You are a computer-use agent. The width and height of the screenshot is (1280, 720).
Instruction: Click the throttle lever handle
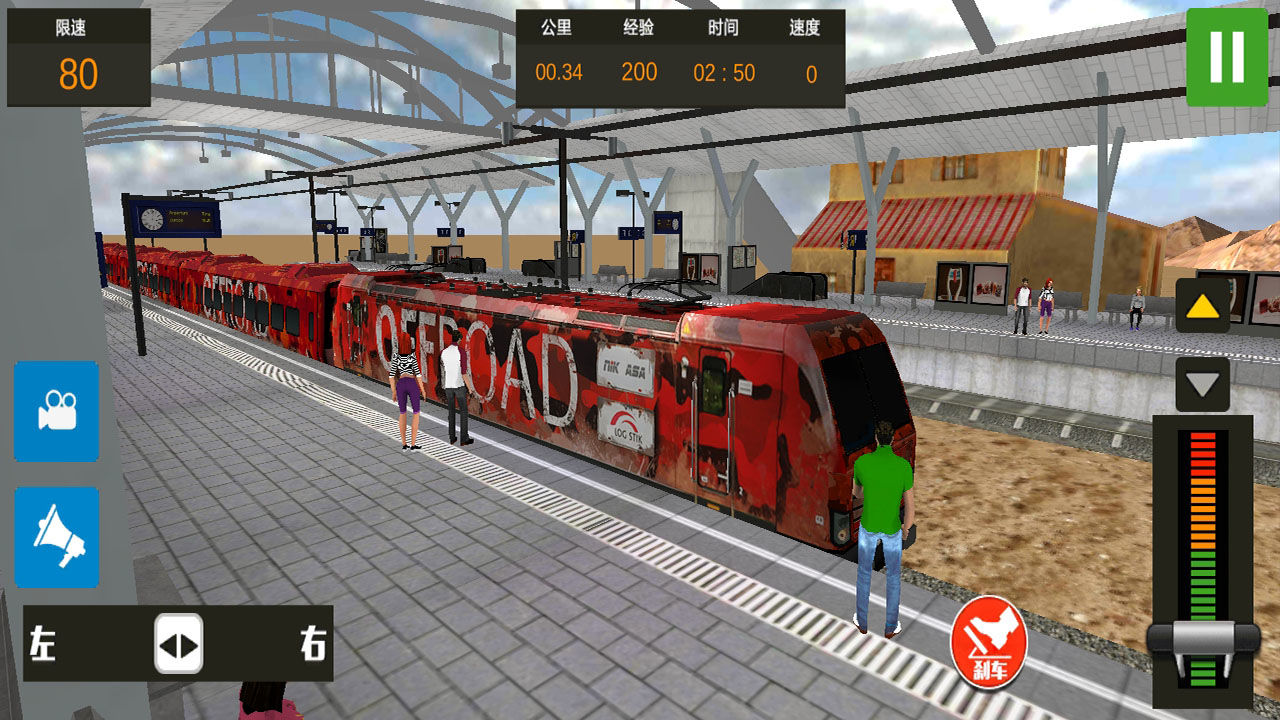coord(1203,638)
